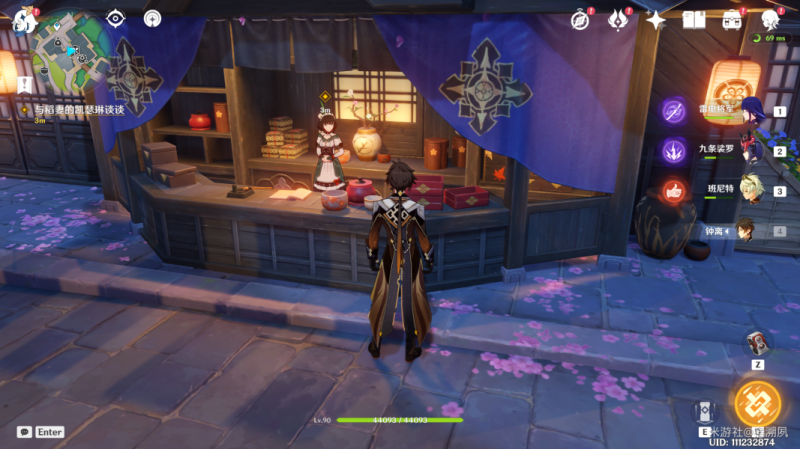Open the wish star icon
800x449 pixels.
656,19
